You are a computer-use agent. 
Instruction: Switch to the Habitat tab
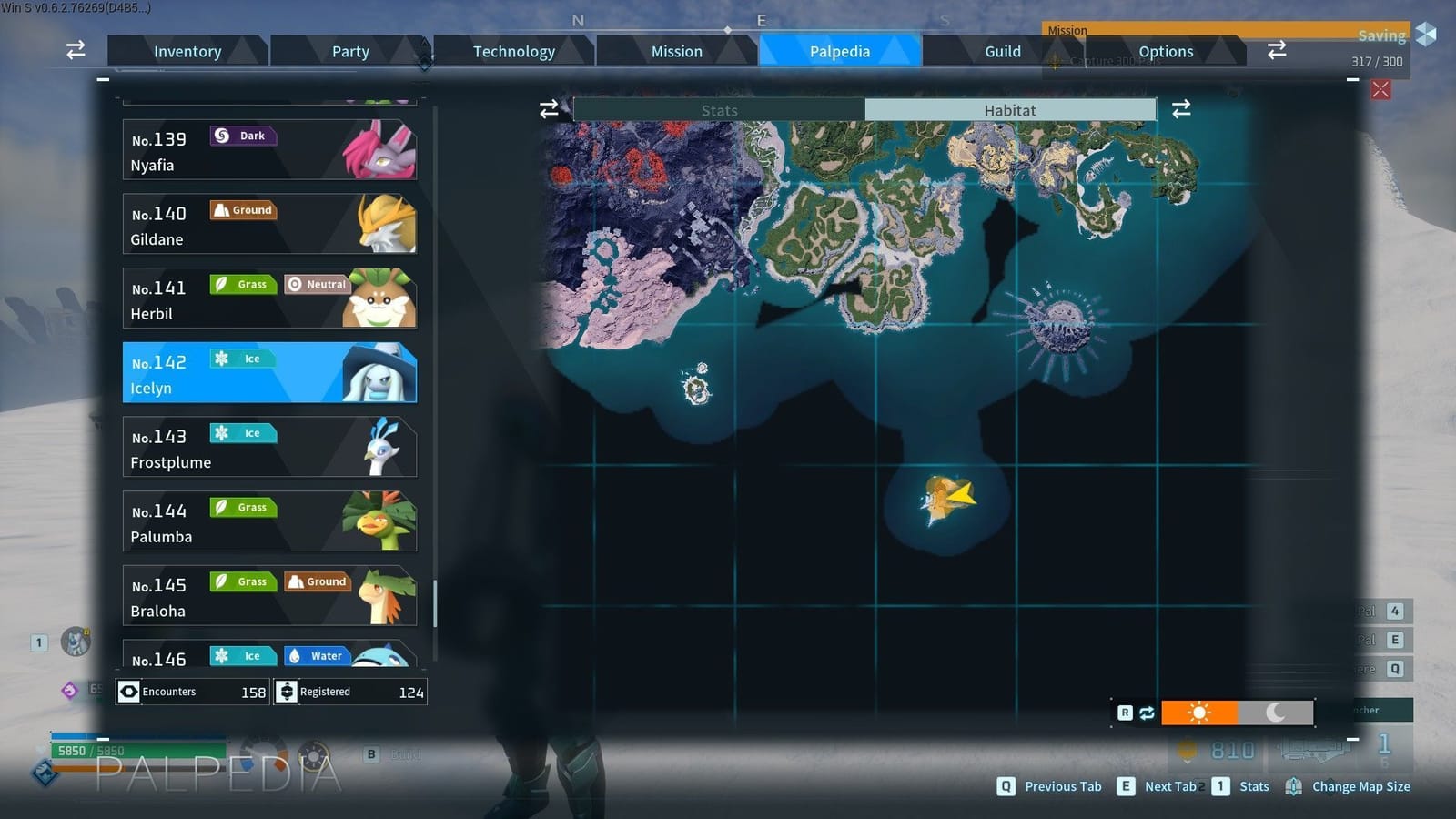coord(1010,109)
